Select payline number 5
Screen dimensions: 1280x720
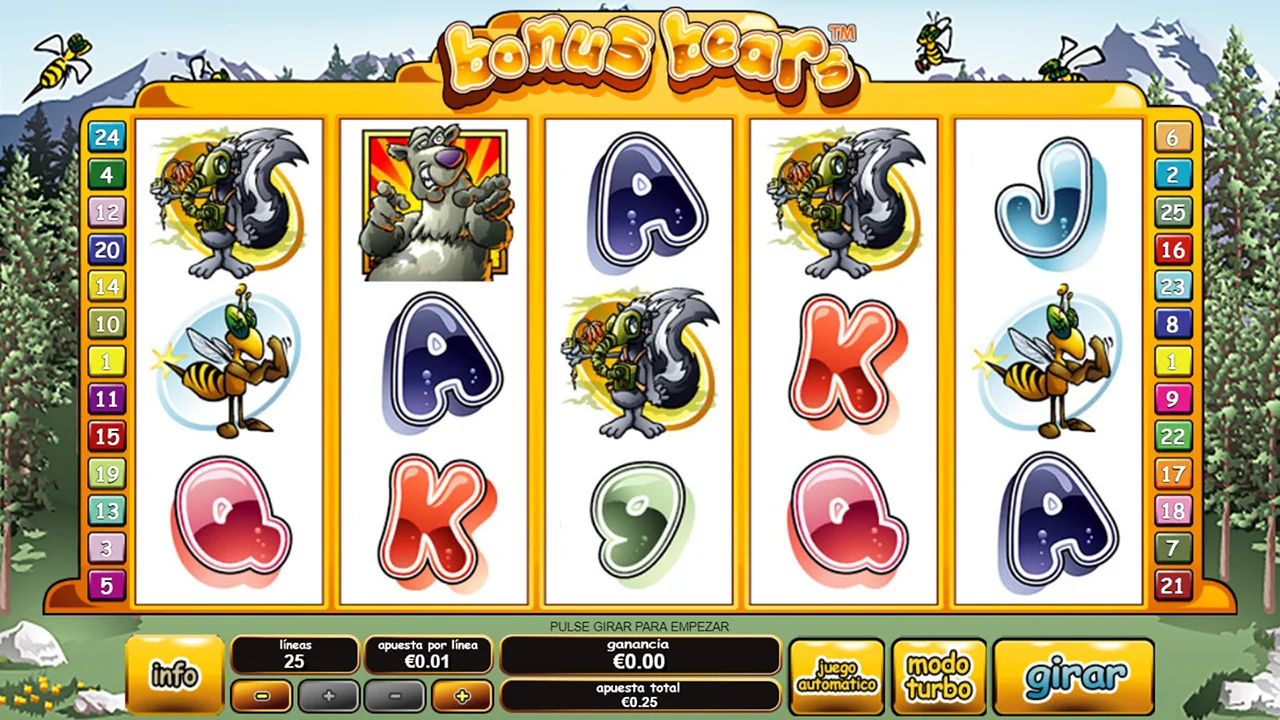(107, 584)
